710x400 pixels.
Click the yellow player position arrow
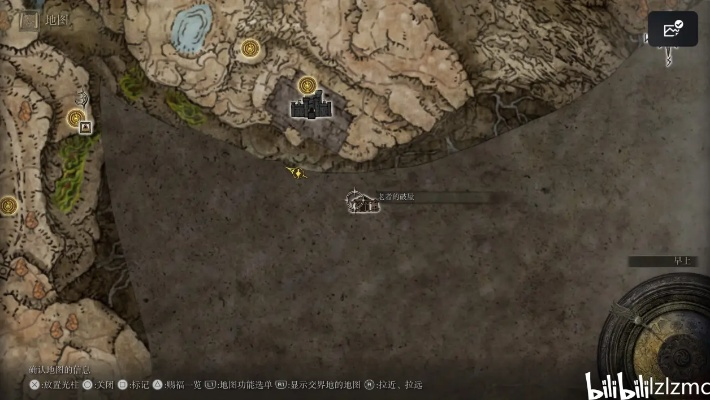coord(296,172)
